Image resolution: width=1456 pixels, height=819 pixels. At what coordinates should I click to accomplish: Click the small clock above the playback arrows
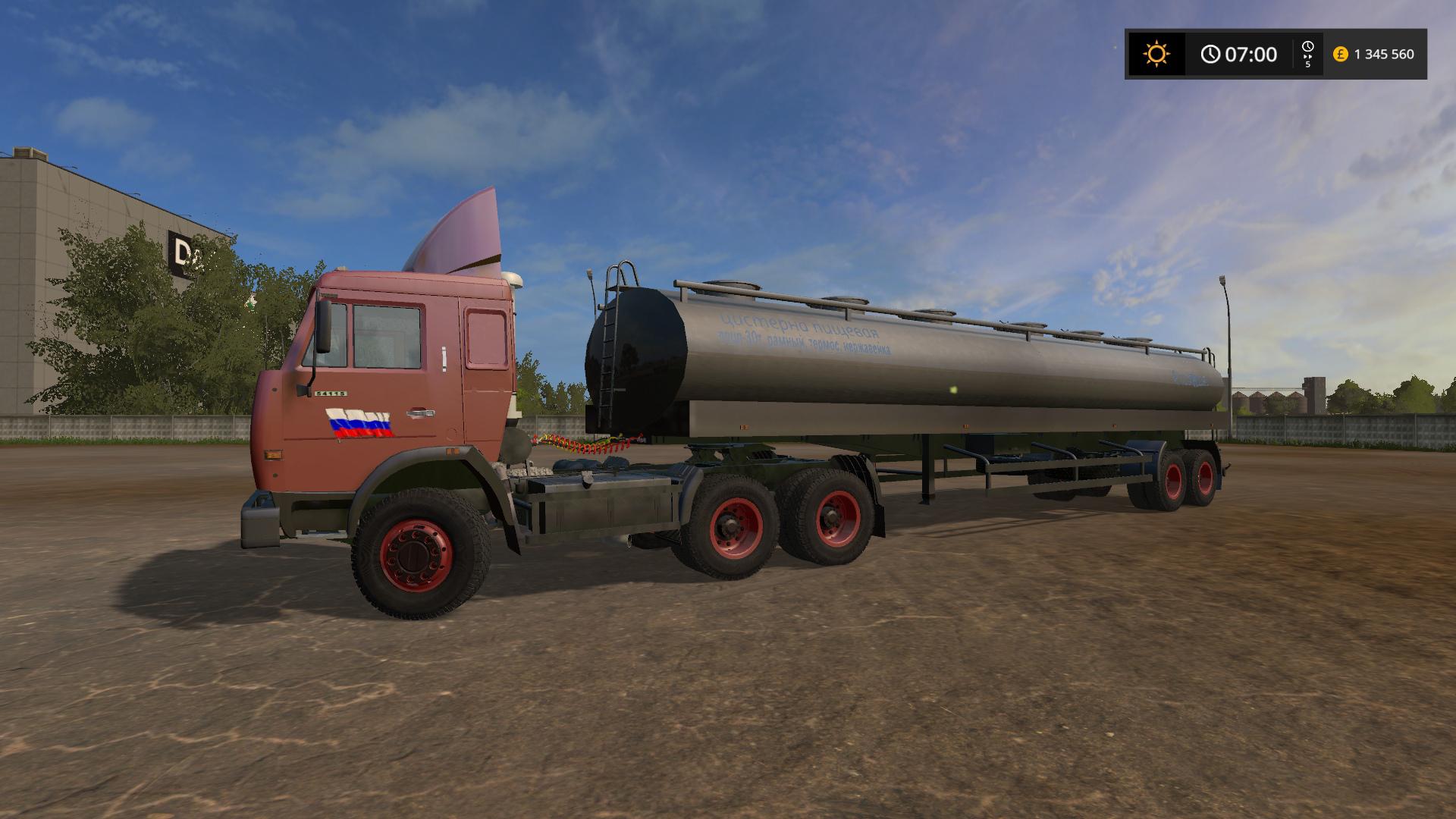[x=1308, y=45]
